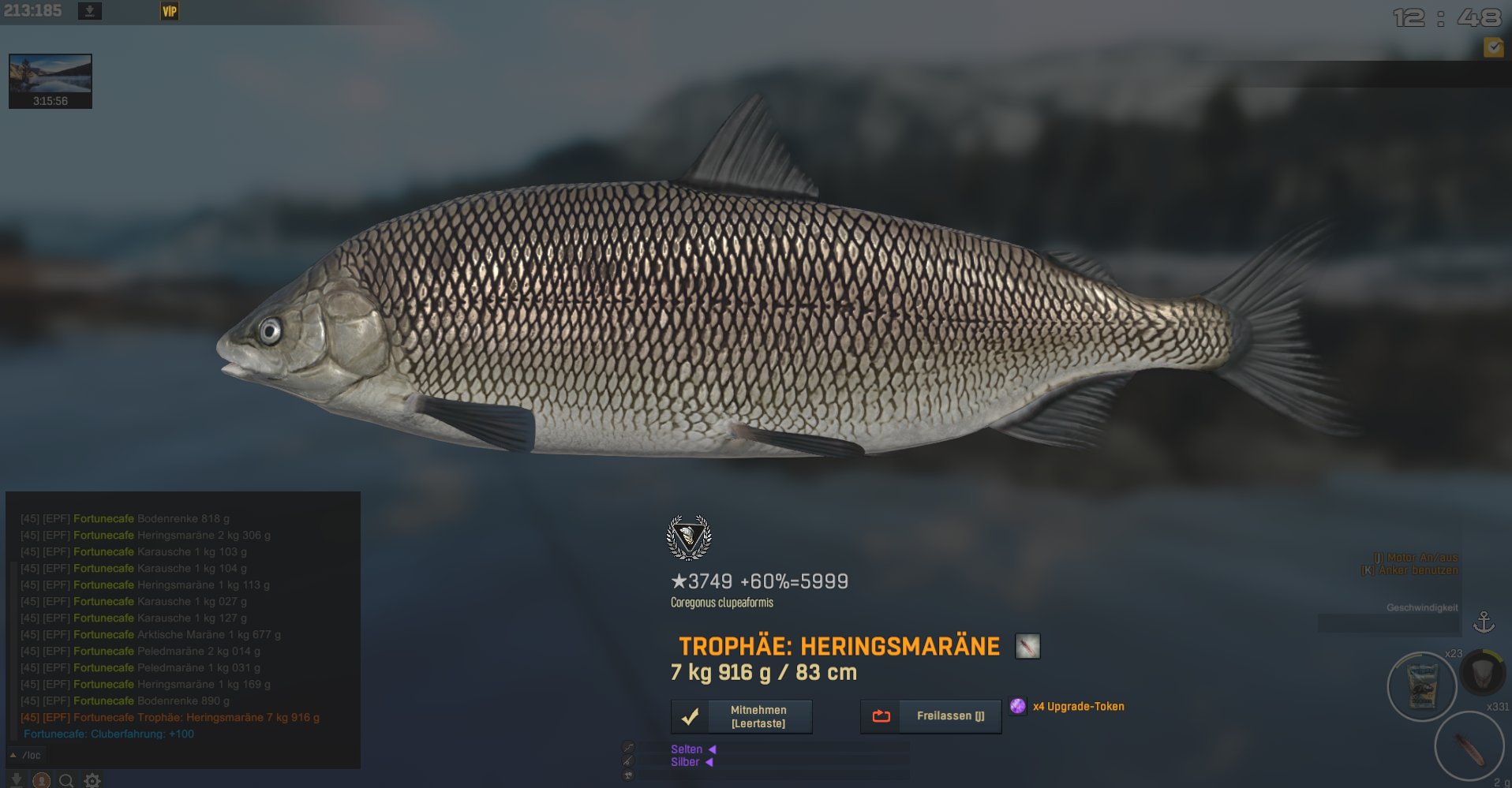Viewport: 1512px width, 788px height.
Task: Keep the fish with the Mitnehmen button
Action: click(741, 716)
